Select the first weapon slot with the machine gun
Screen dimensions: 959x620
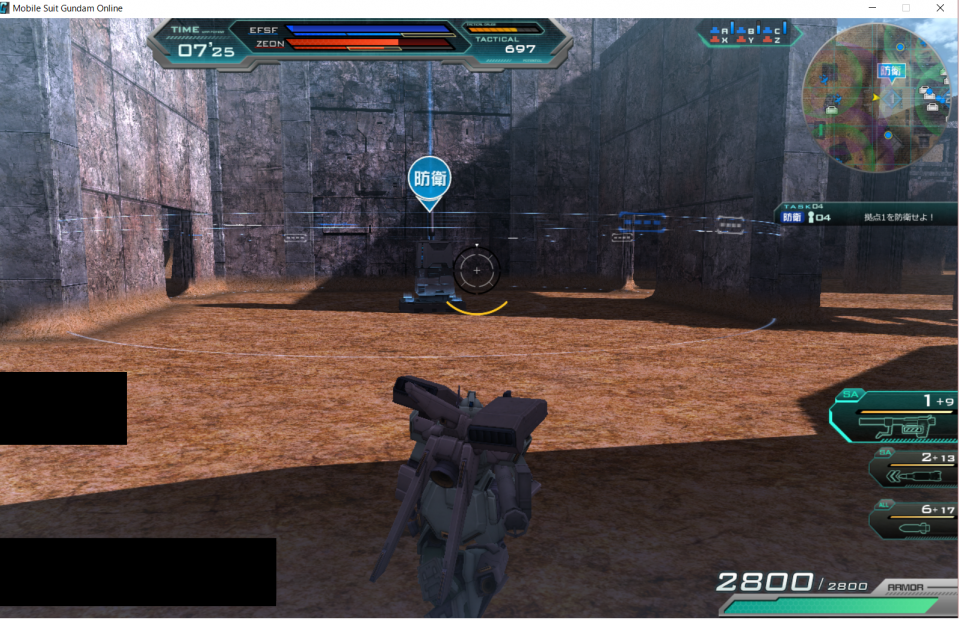[x=895, y=417]
